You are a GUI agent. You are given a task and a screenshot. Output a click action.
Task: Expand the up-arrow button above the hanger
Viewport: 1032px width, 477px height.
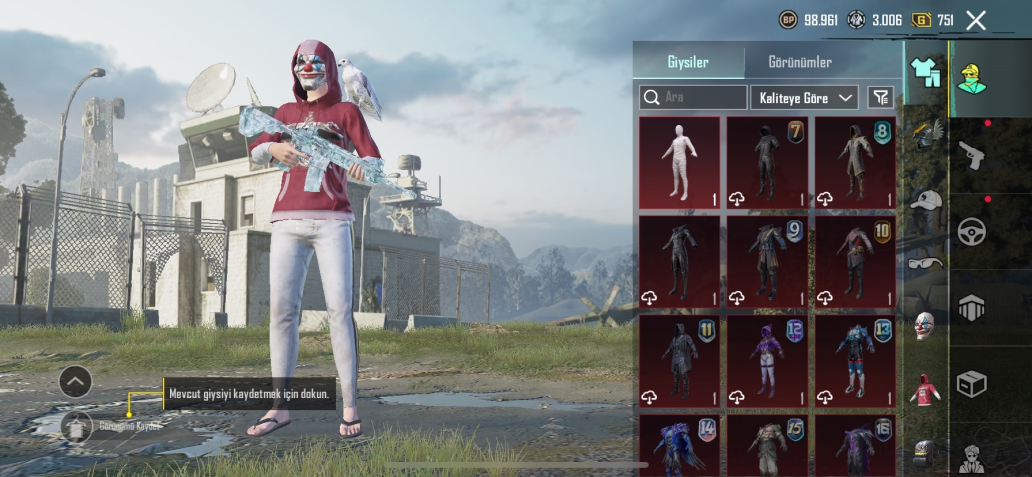point(76,381)
